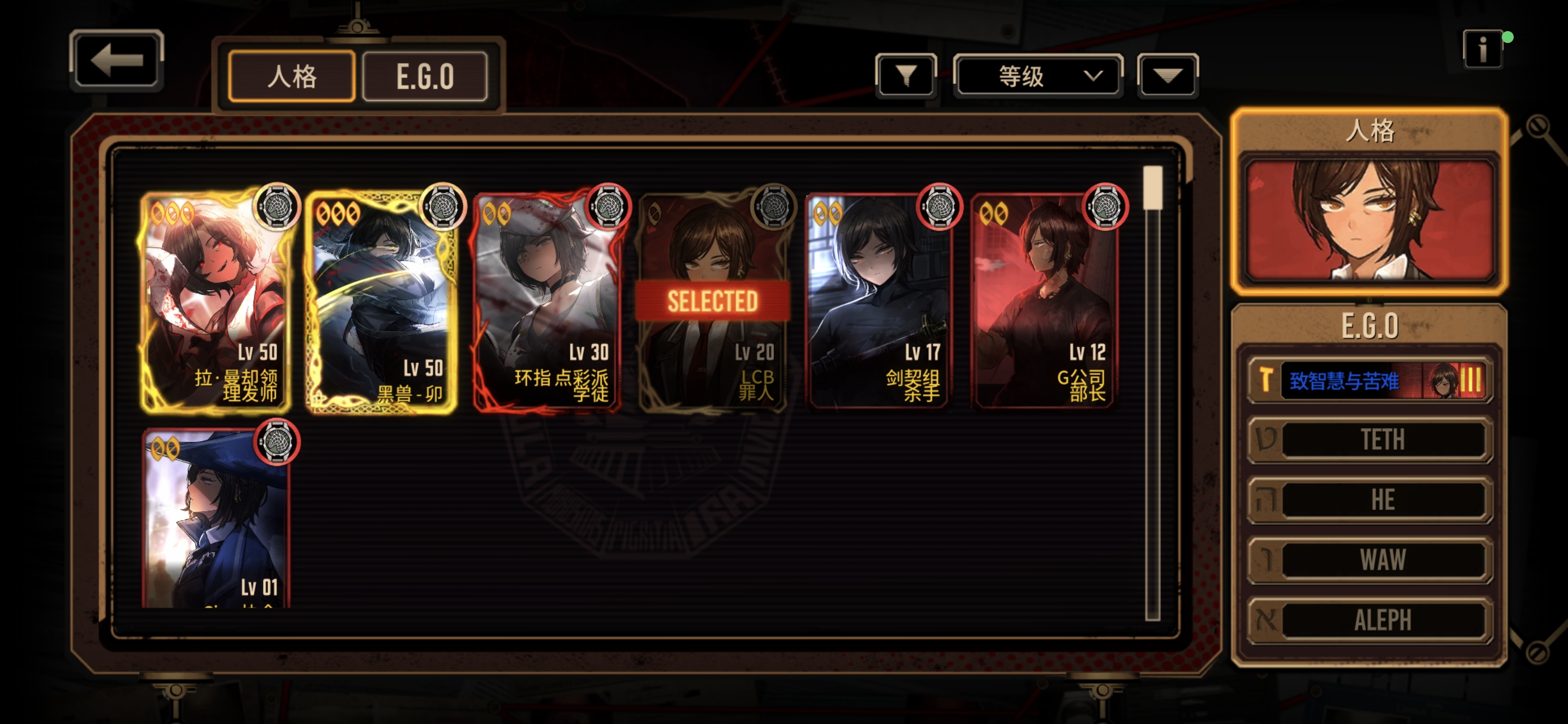Toggle descending sort order arrow
Image resolution: width=1568 pixels, height=724 pixels.
pos(1167,75)
